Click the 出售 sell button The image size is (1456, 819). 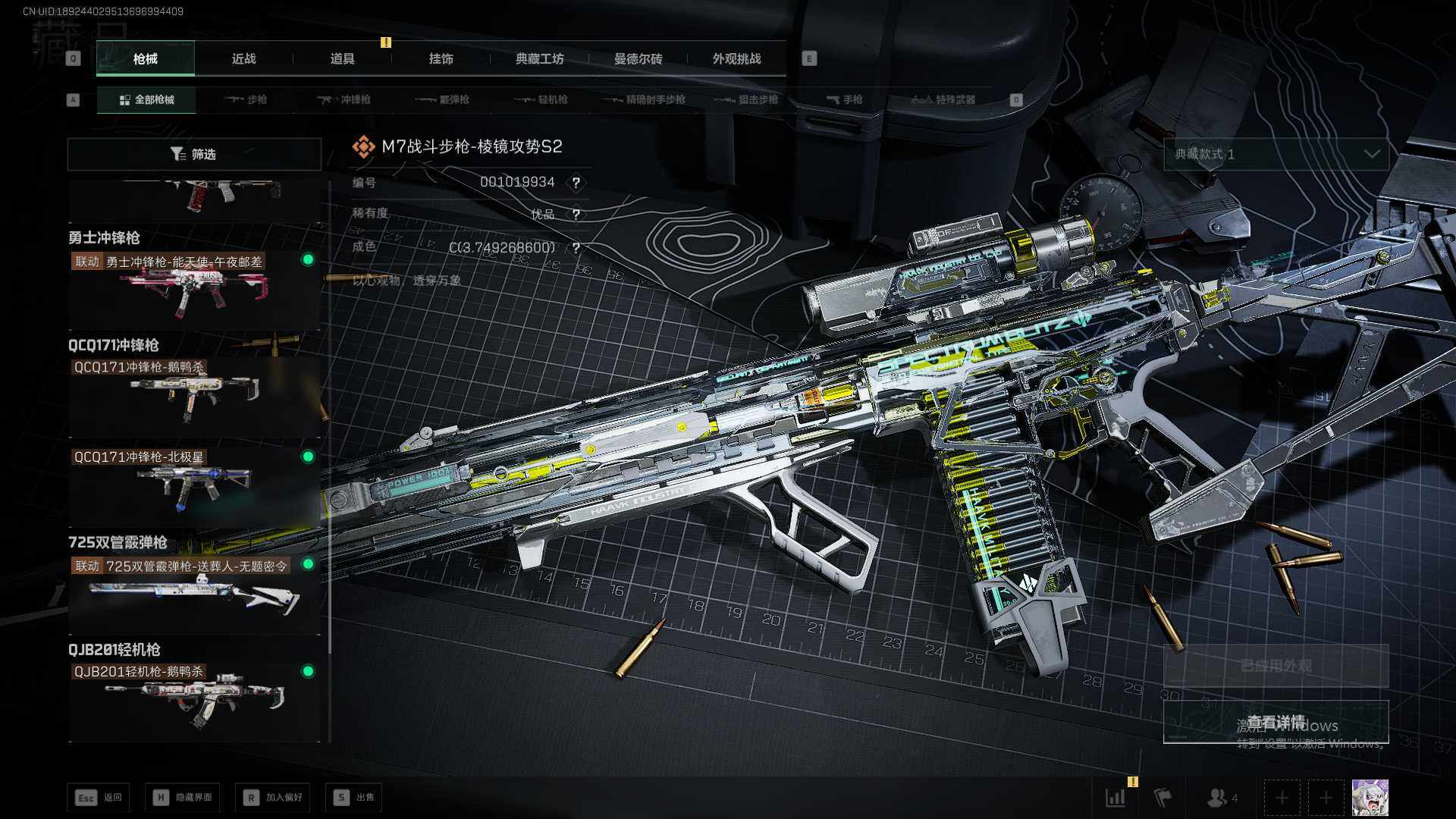click(354, 798)
